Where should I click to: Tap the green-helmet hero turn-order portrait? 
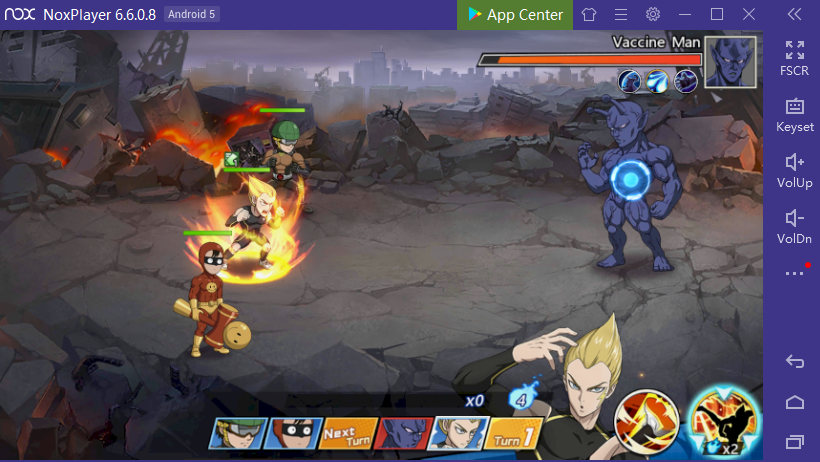(x=238, y=433)
